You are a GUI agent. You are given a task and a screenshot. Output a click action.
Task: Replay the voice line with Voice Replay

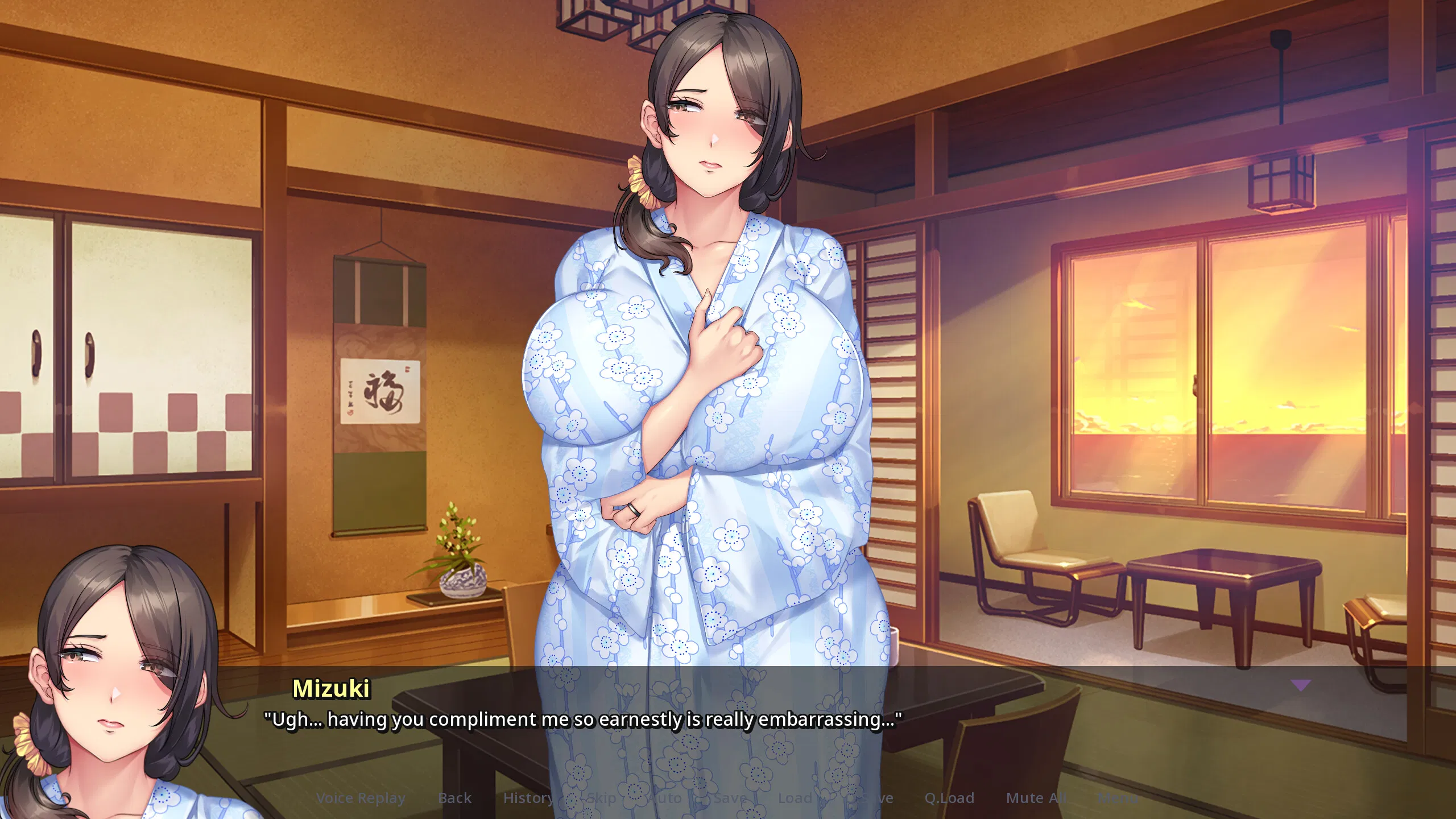click(361, 798)
